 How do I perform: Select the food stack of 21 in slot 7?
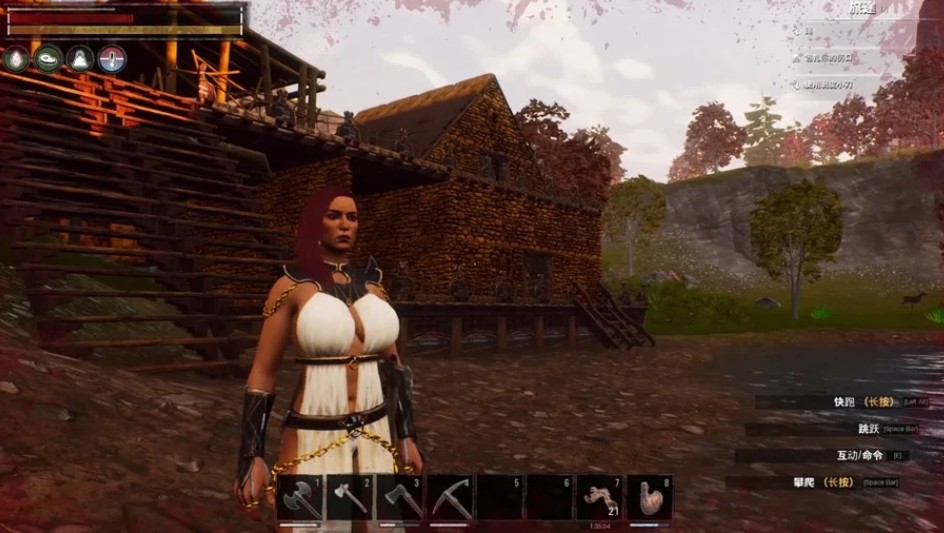click(599, 497)
